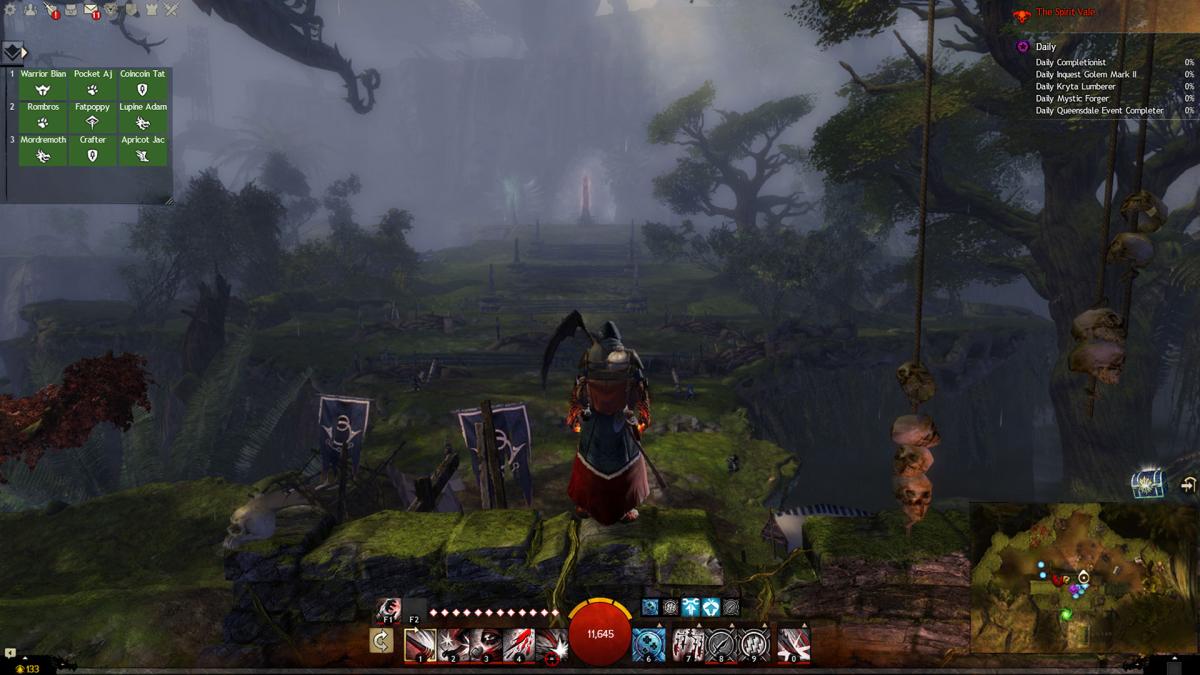Select squad member Warrior Bian
The width and height of the screenshot is (1200, 675).
tap(43, 84)
